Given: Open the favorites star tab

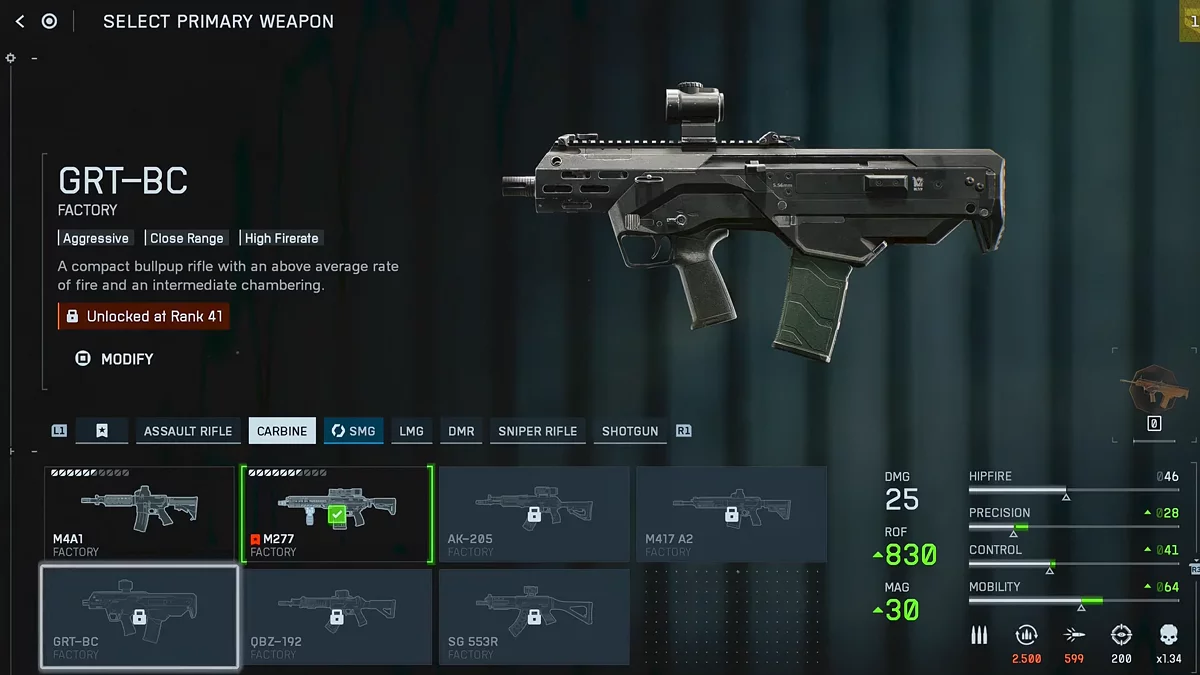Looking at the screenshot, I should click(x=102, y=431).
